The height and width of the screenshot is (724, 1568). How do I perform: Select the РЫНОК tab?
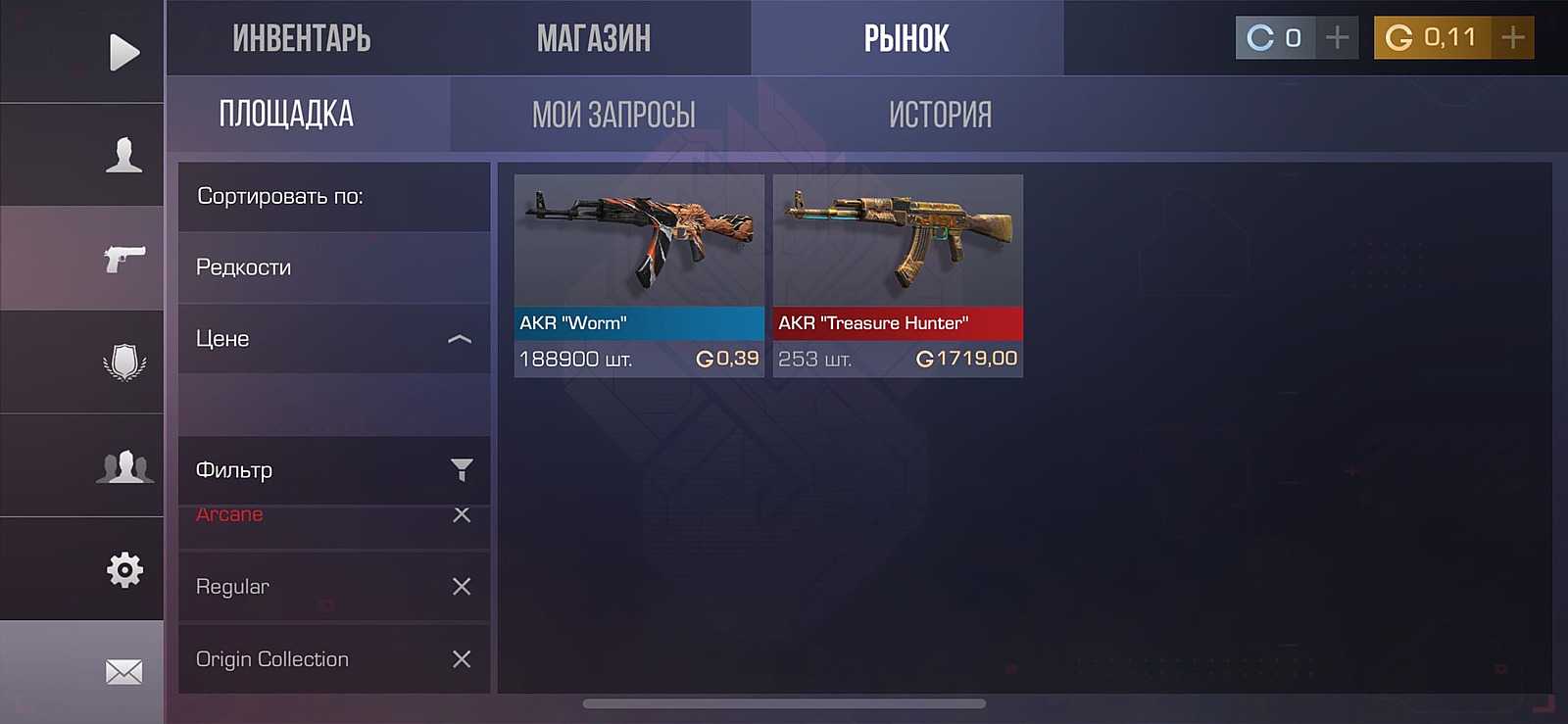pos(906,39)
